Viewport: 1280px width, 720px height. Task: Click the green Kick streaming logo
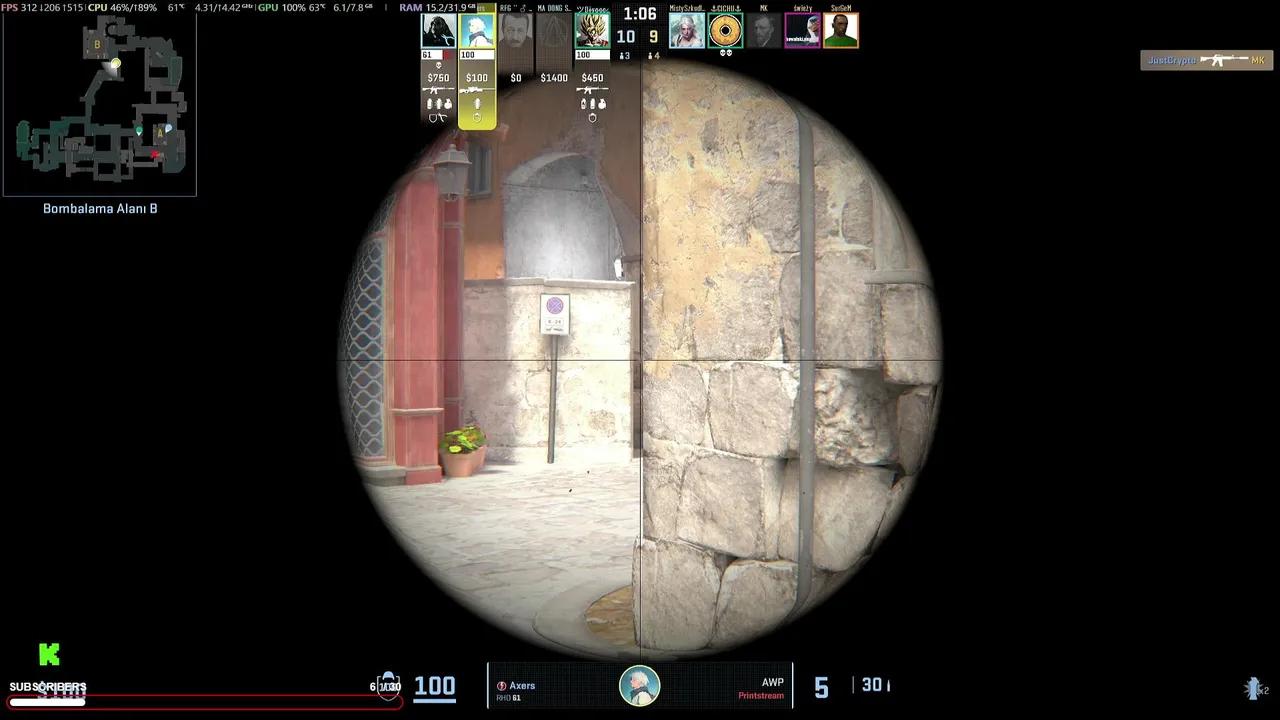(49, 654)
